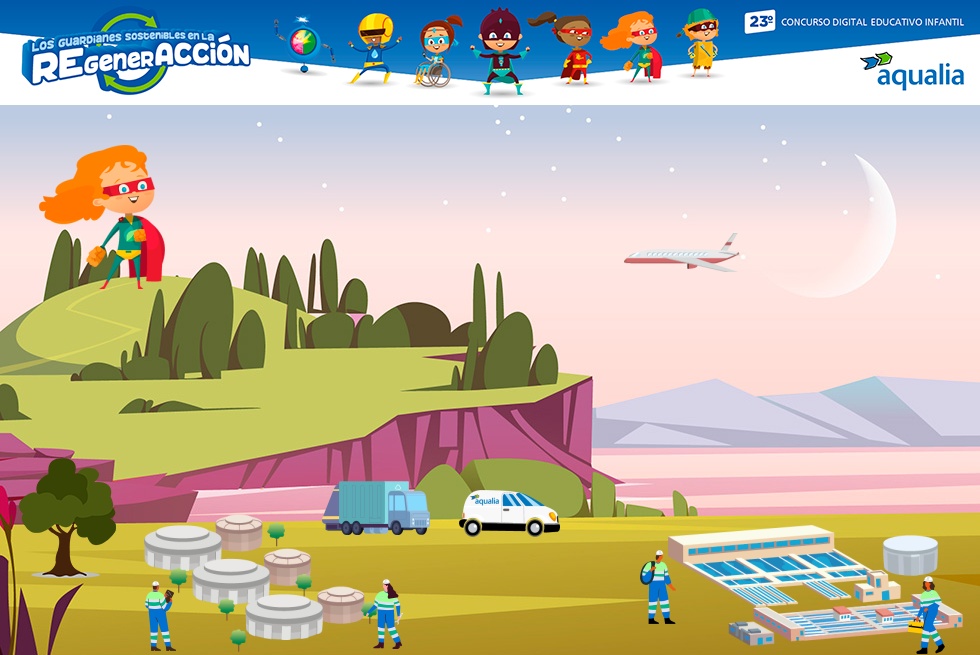The width and height of the screenshot is (980, 655).
Task: Open the aqualia logo link
Action: pos(911,69)
